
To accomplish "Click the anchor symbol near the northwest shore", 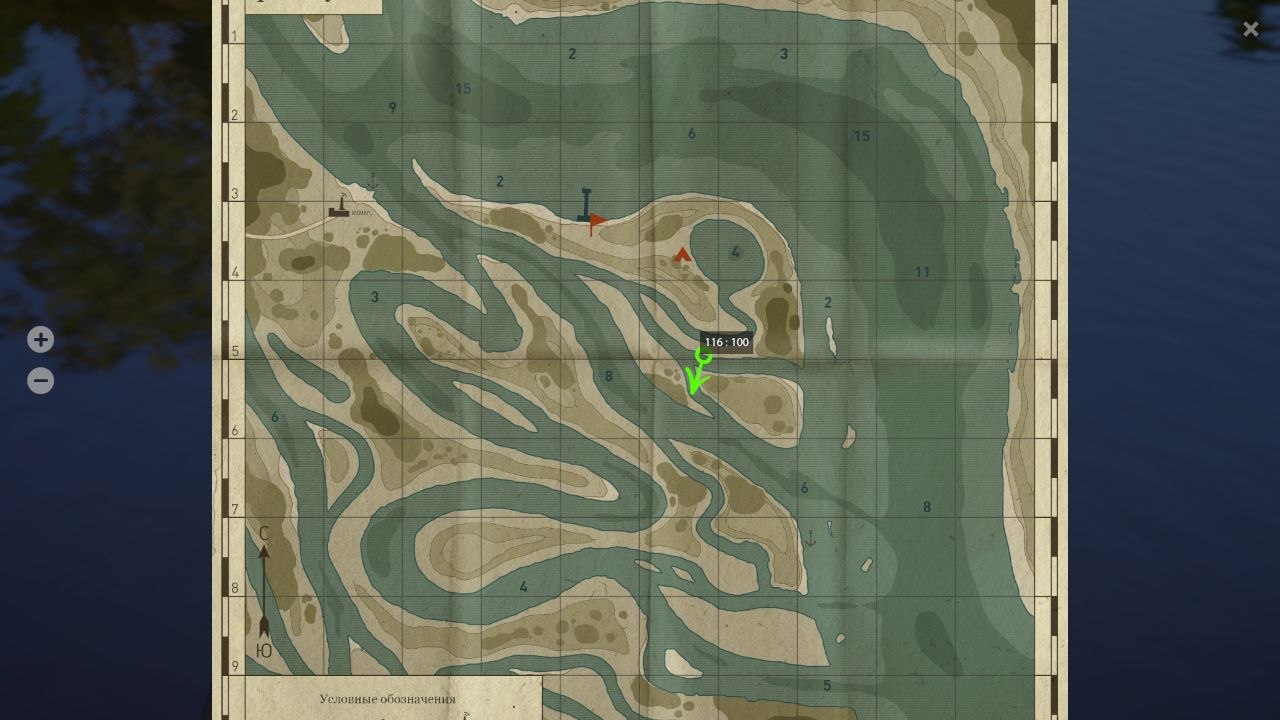I will (x=375, y=183).
